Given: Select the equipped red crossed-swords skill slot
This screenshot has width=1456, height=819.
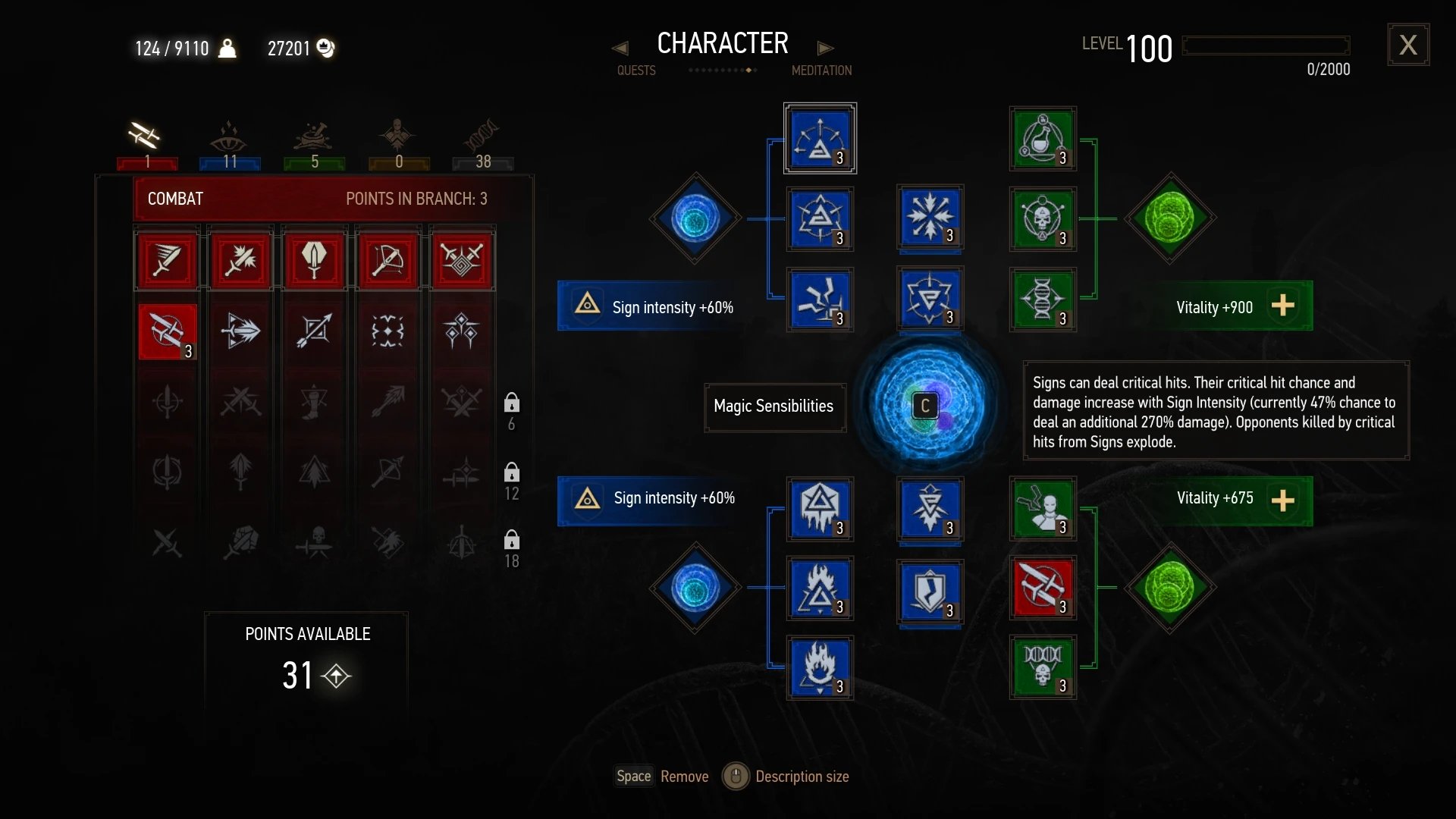Looking at the screenshot, I should tap(1043, 587).
